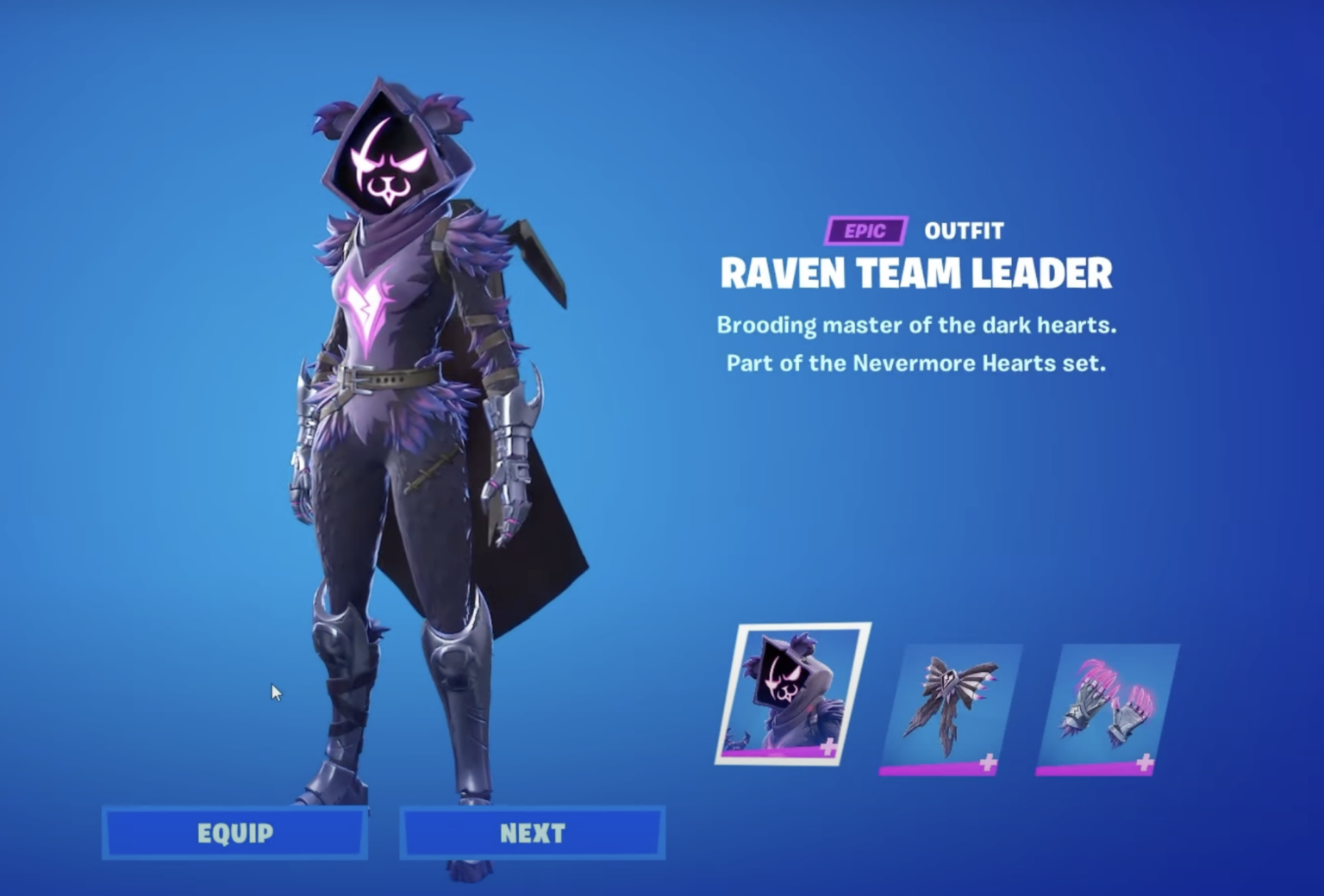Click the OUTFIT label beside the EPIC badge
The height and width of the screenshot is (896, 1324).
tap(963, 230)
